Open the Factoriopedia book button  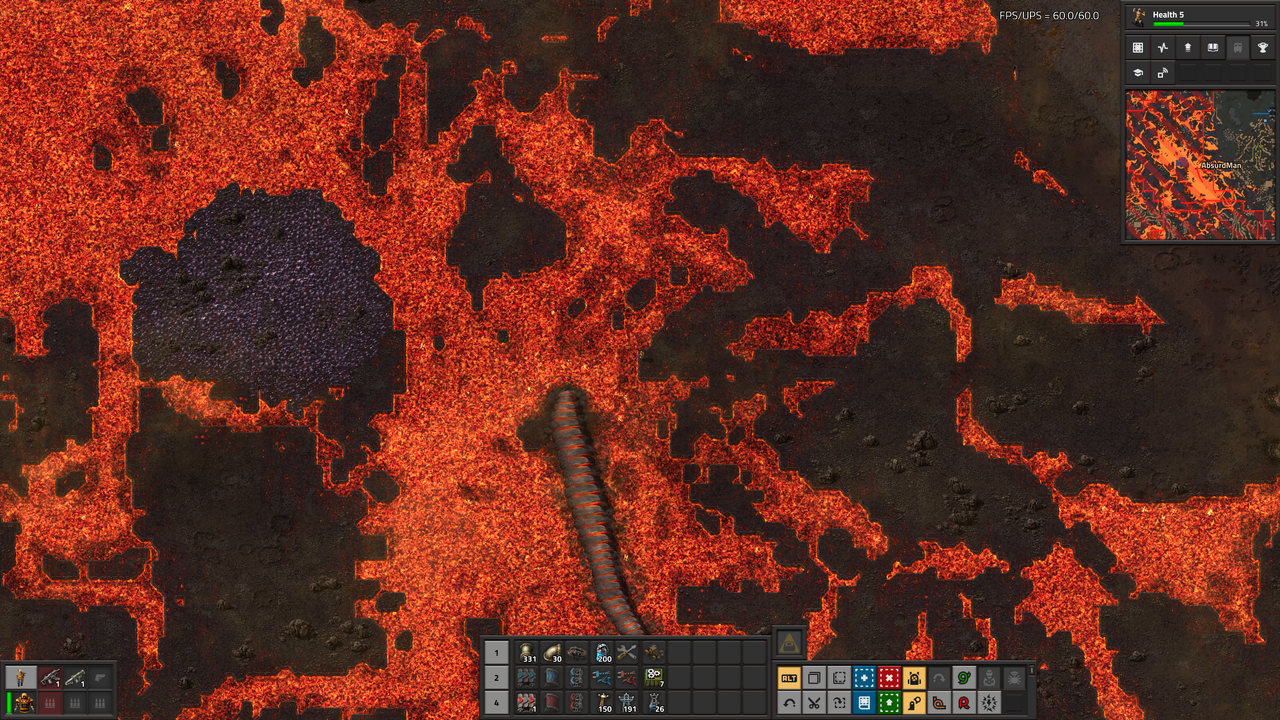coord(1213,47)
